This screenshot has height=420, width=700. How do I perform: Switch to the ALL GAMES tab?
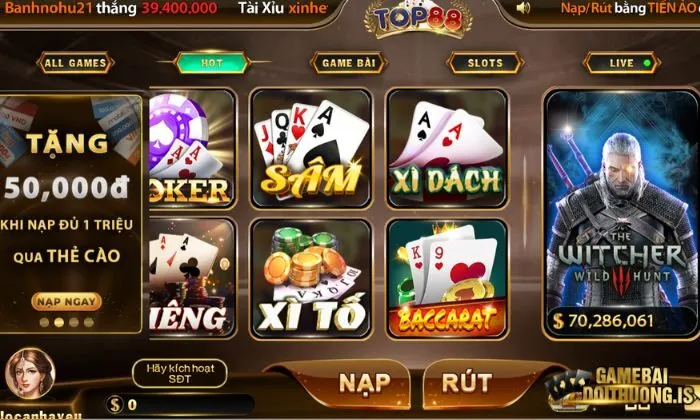pos(74,63)
